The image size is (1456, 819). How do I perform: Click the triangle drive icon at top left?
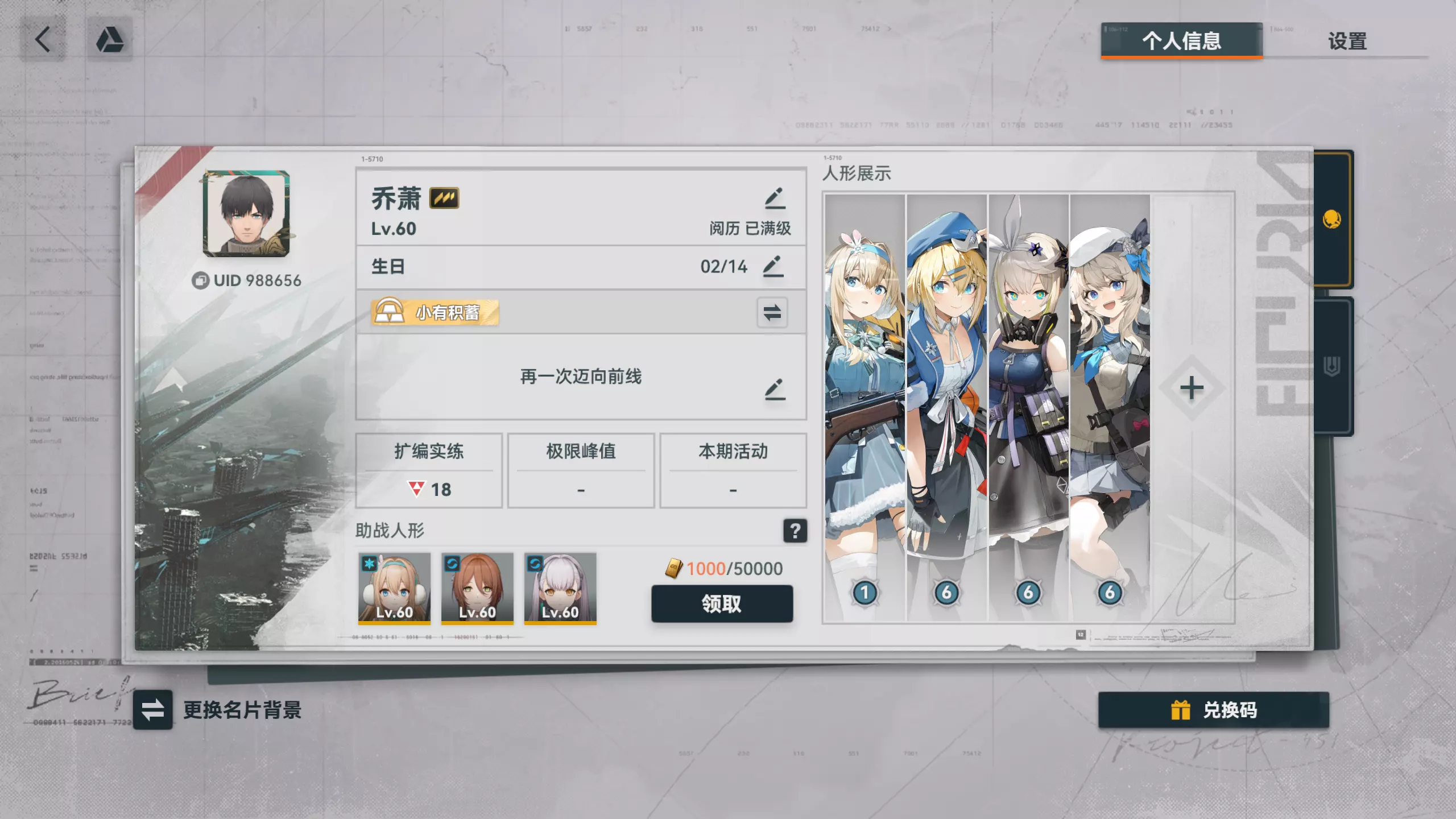pyautogui.click(x=110, y=38)
